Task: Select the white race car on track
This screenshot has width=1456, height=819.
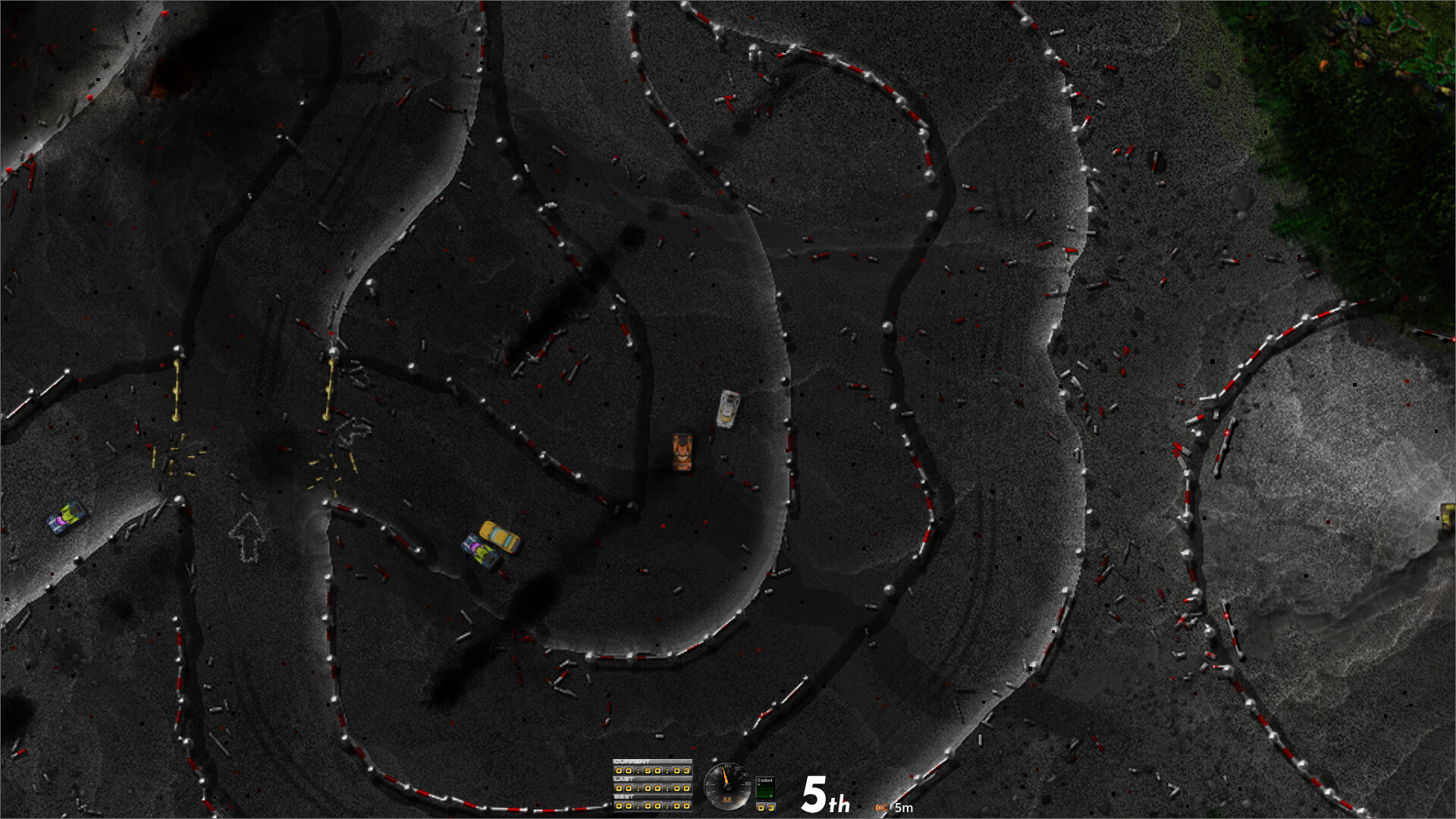Action: [726, 408]
